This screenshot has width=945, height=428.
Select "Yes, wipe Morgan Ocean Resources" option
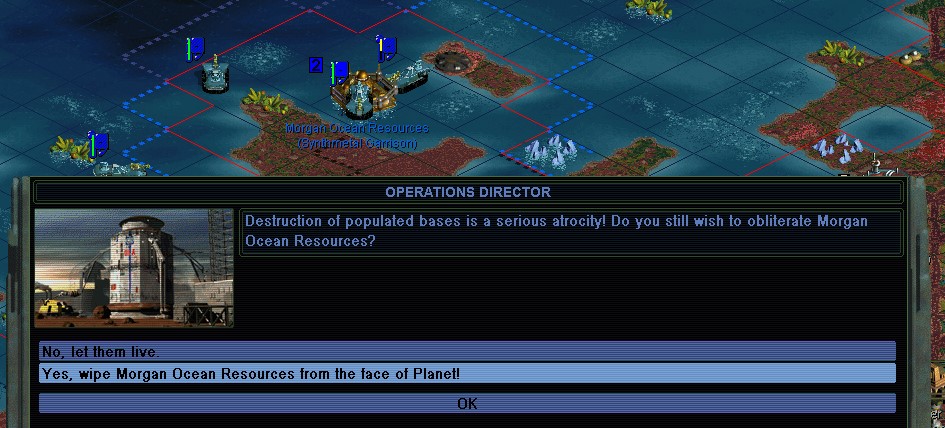pos(467,374)
